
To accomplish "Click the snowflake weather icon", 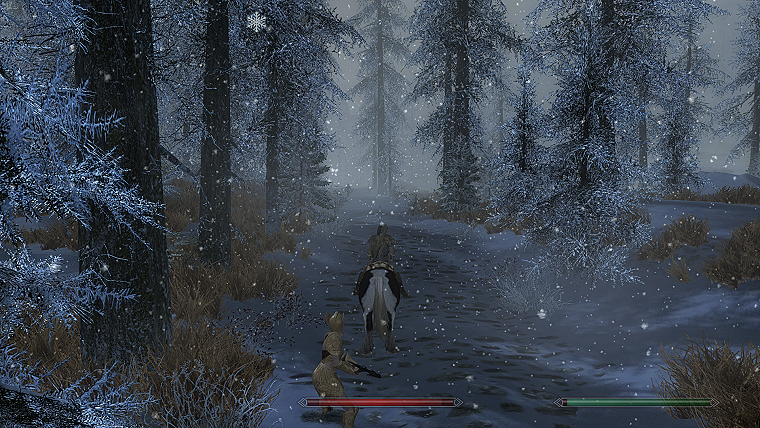I will [x=256, y=21].
